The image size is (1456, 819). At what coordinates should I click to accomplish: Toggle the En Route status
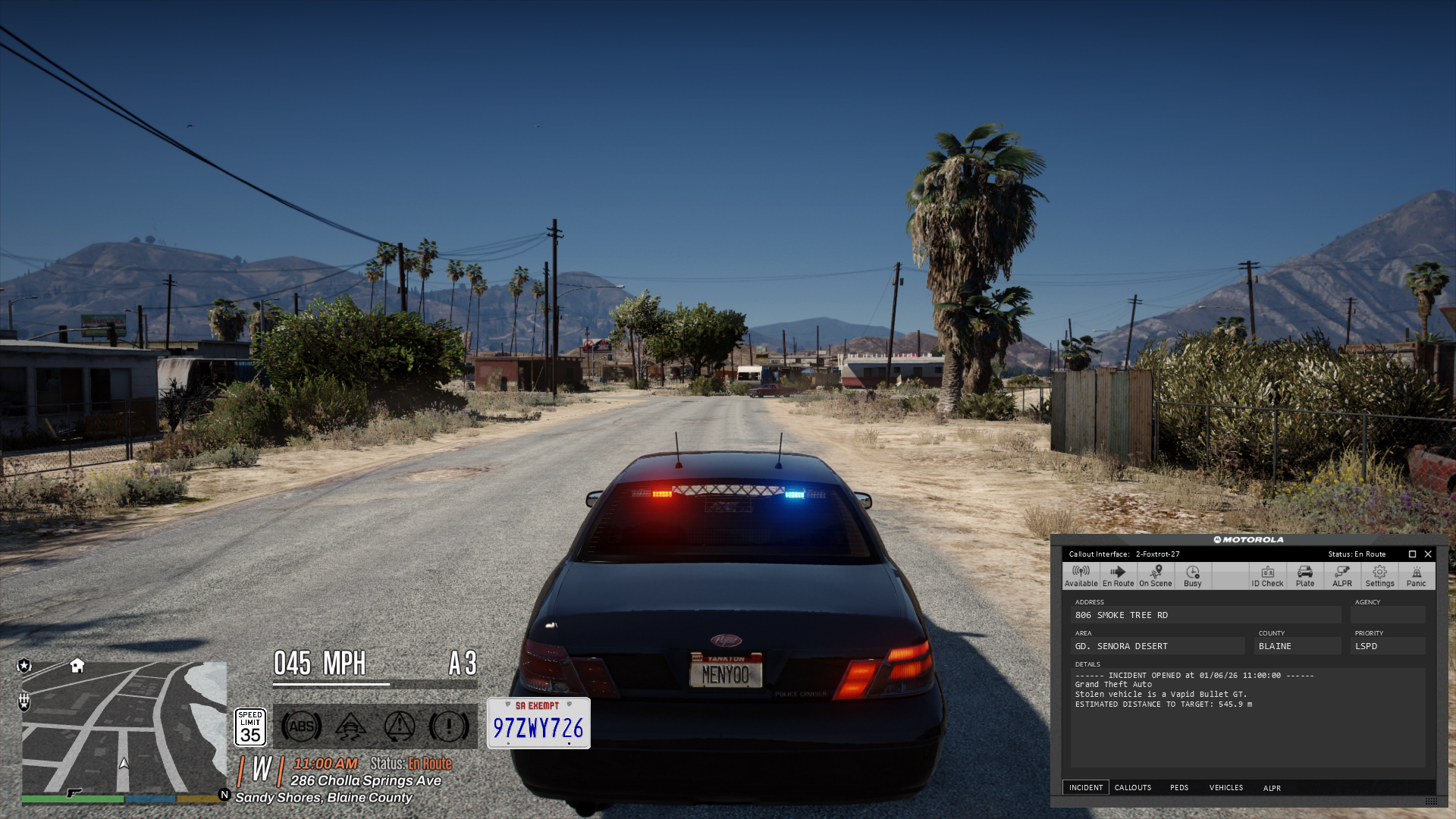click(x=1118, y=576)
